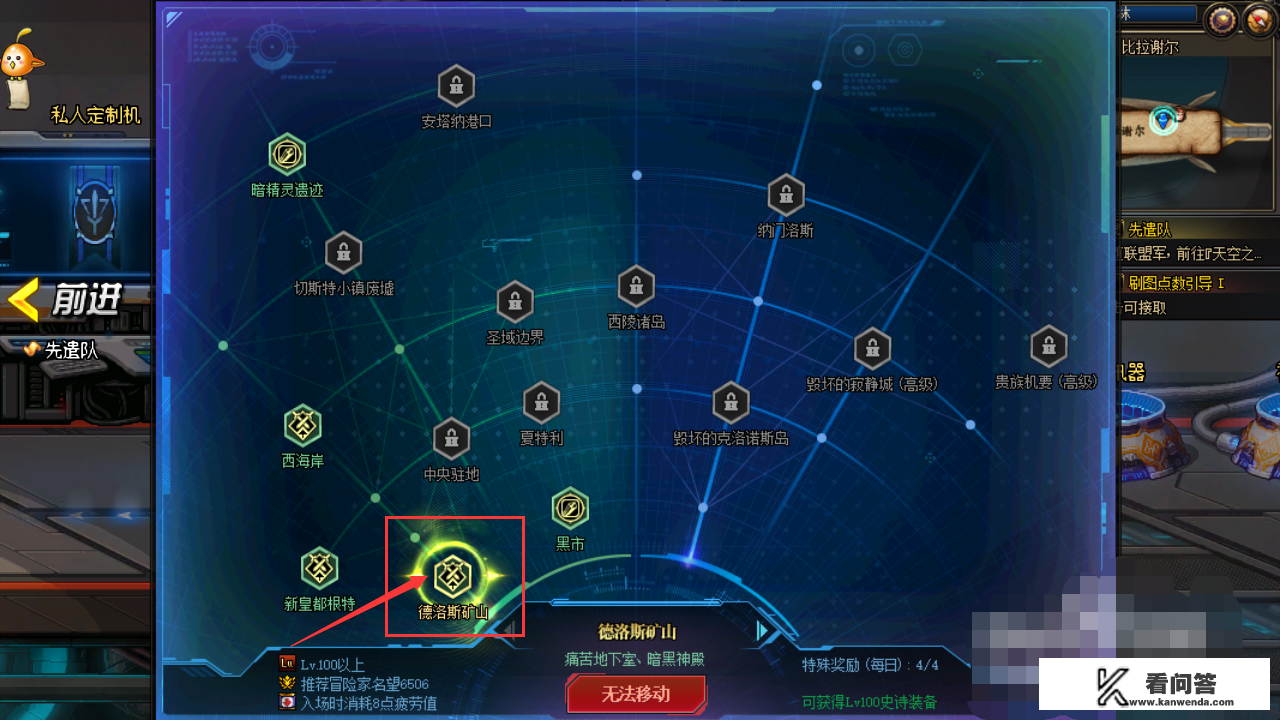Image resolution: width=1280 pixels, height=720 pixels.
Task: Open the 黑市 map node
Action: click(570, 510)
